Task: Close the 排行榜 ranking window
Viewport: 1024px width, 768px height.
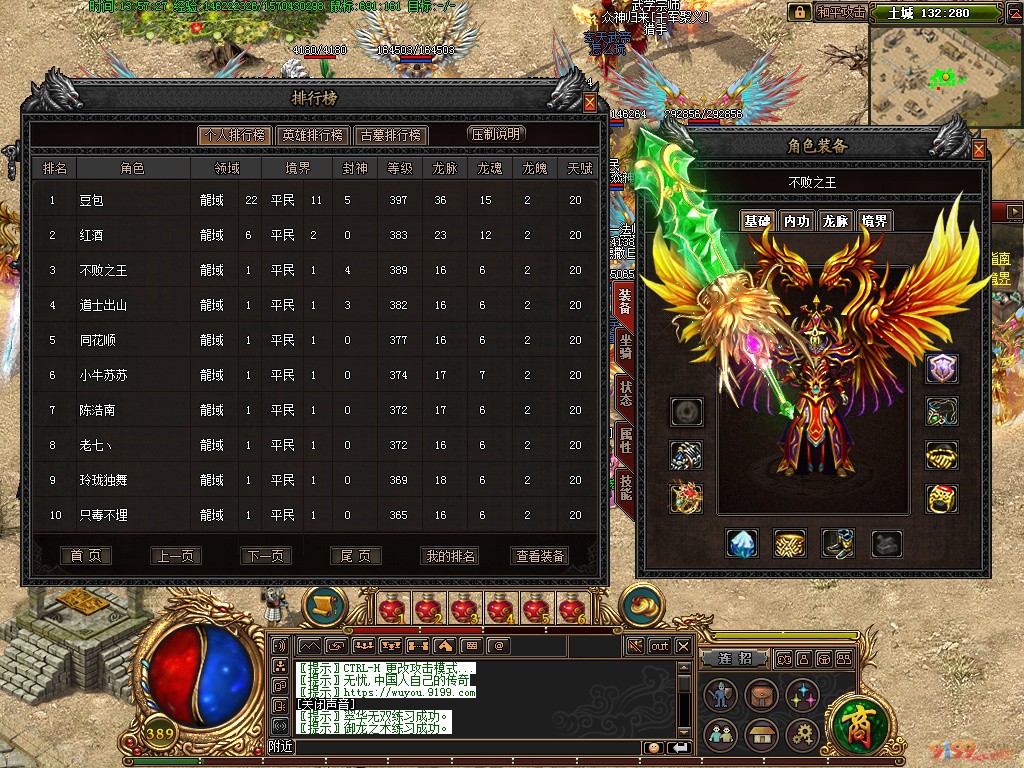Action: [x=590, y=102]
